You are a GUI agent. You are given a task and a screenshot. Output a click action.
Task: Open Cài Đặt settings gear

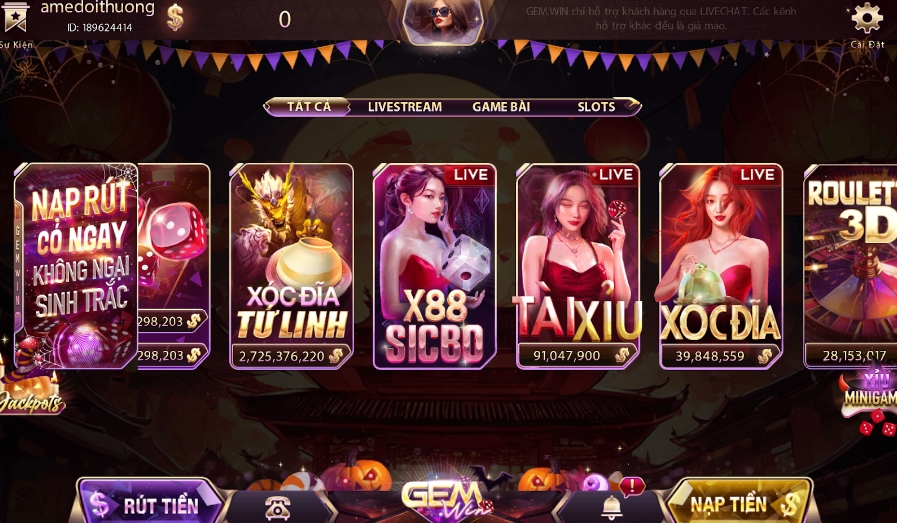[866, 18]
